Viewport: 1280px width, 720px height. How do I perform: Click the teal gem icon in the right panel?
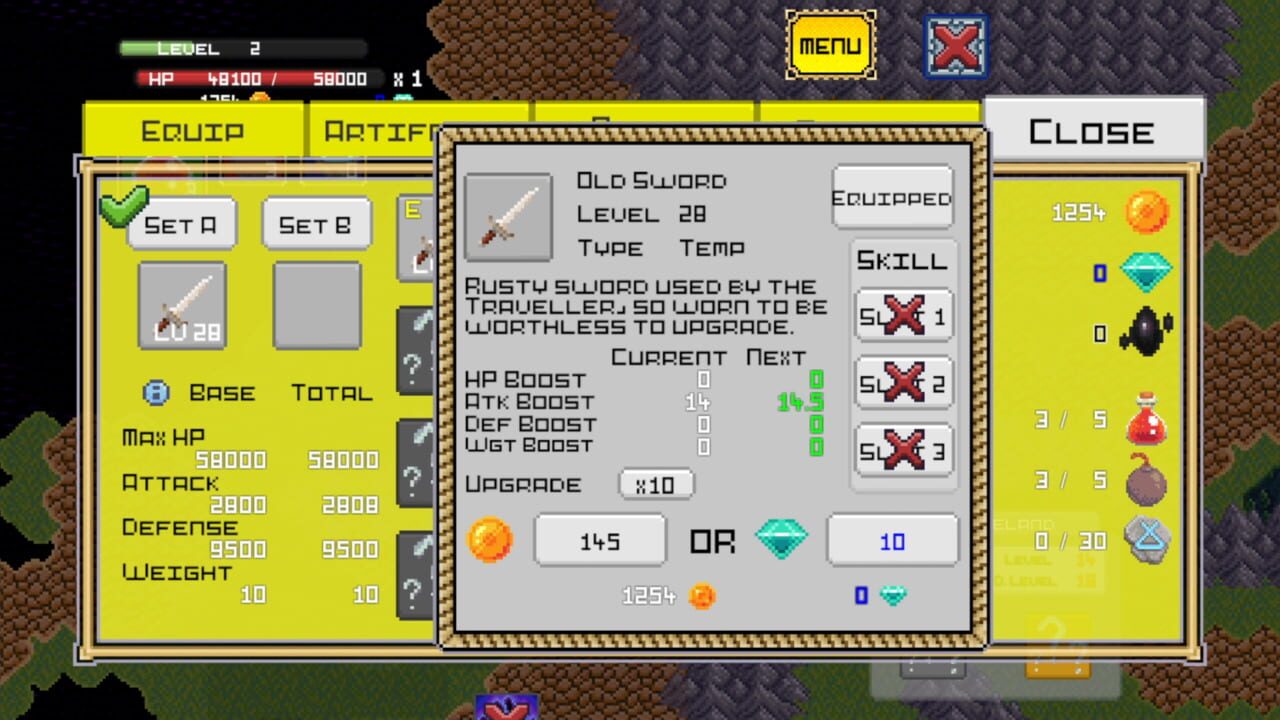[x=1146, y=270]
